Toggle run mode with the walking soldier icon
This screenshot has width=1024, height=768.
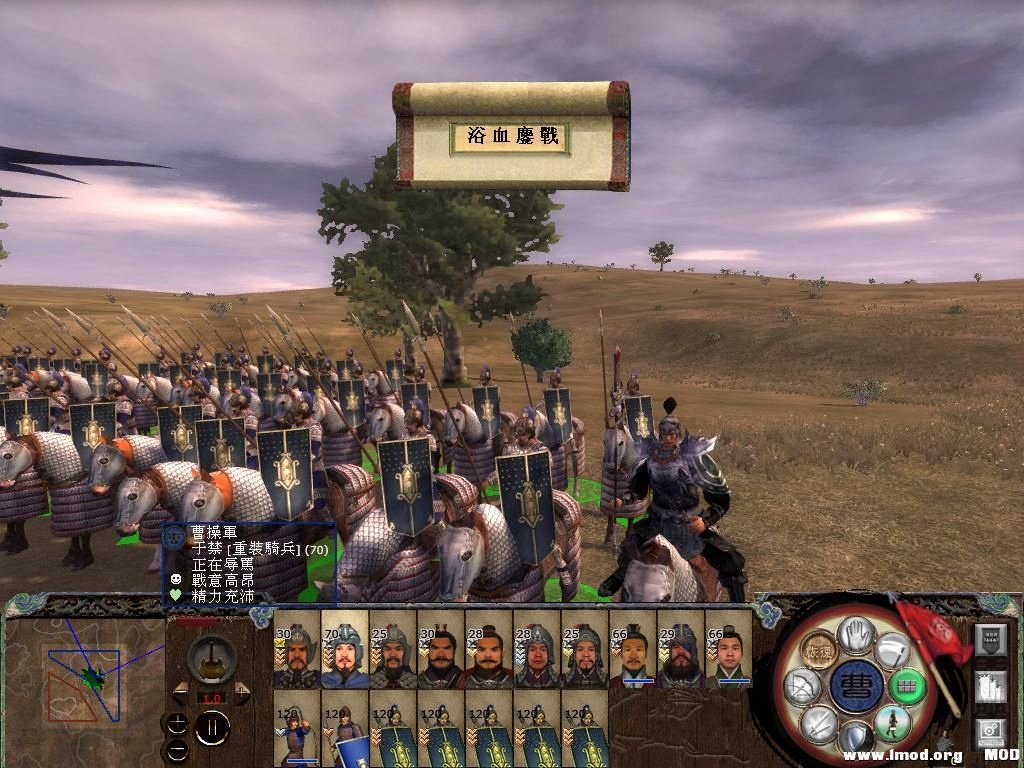[892, 722]
